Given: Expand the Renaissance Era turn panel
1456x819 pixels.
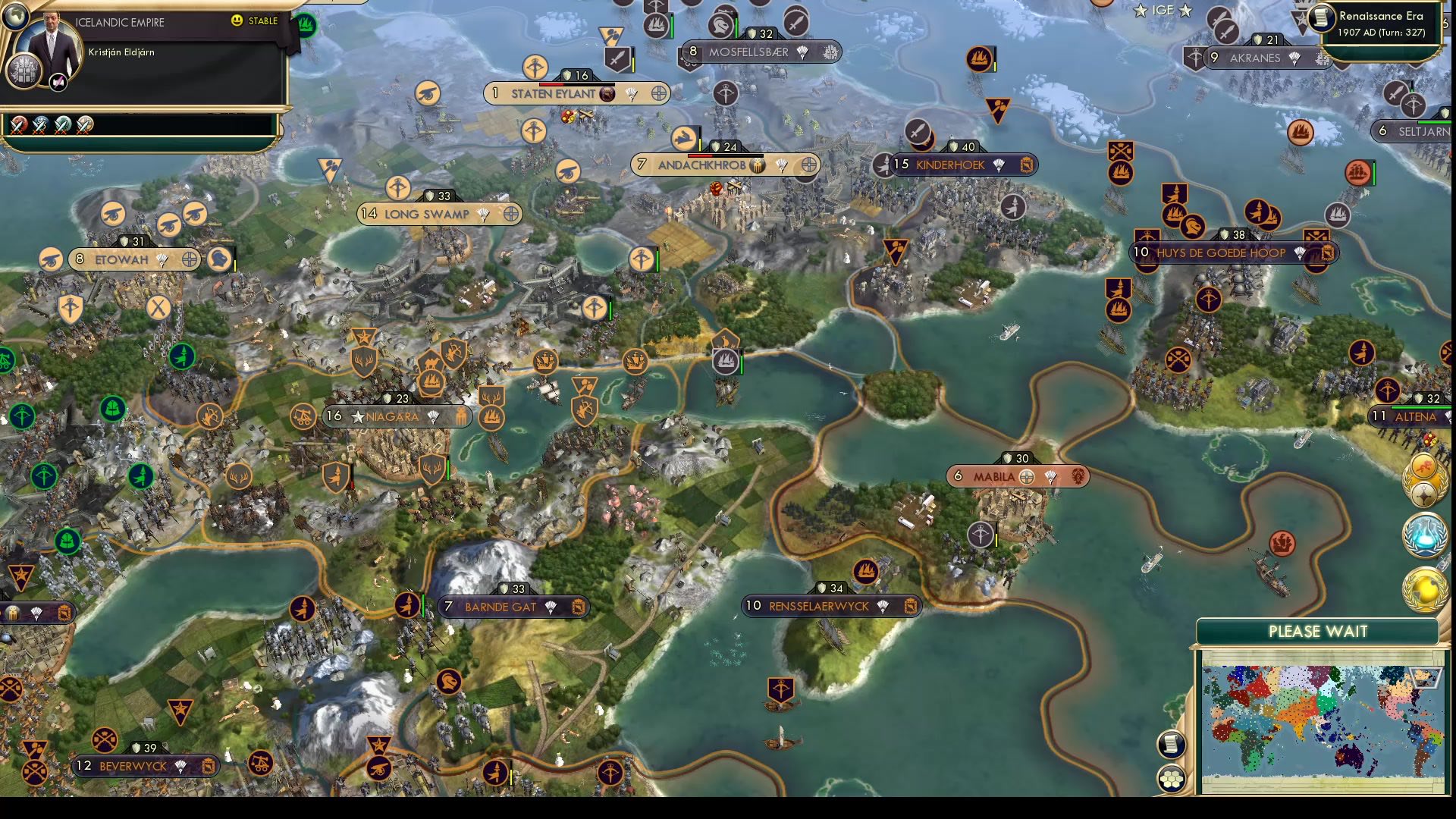Looking at the screenshot, I should [1380, 23].
